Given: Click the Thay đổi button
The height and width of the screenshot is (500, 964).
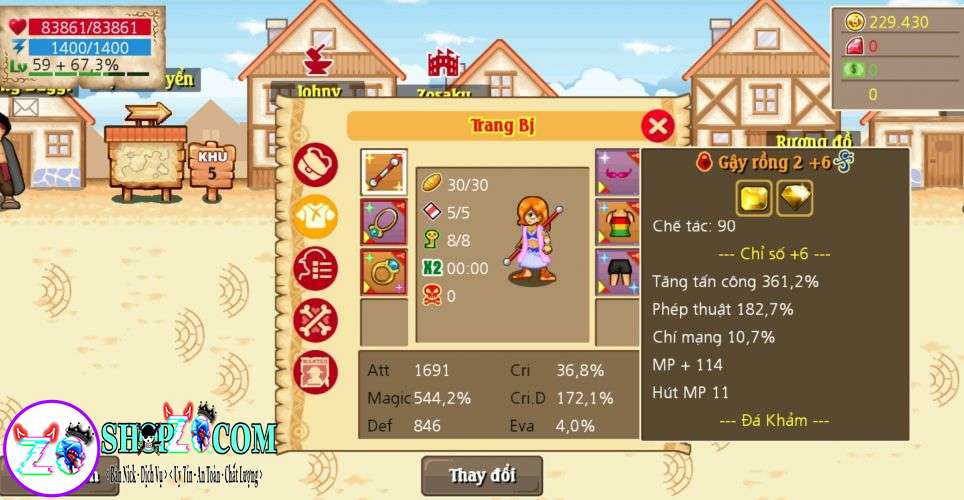Looking at the screenshot, I should (x=482, y=474).
